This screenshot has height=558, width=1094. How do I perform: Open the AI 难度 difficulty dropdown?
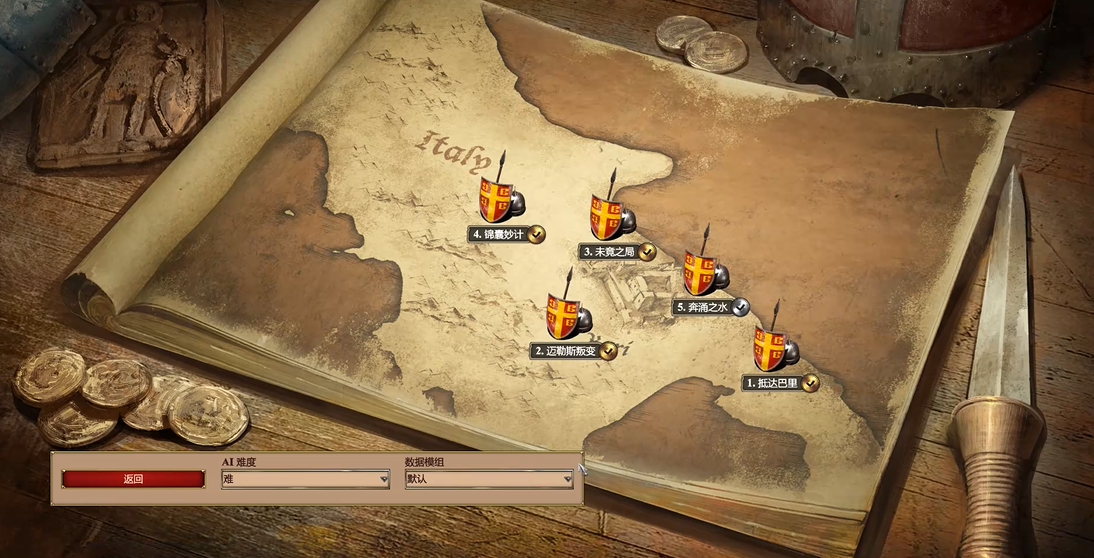point(305,479)
